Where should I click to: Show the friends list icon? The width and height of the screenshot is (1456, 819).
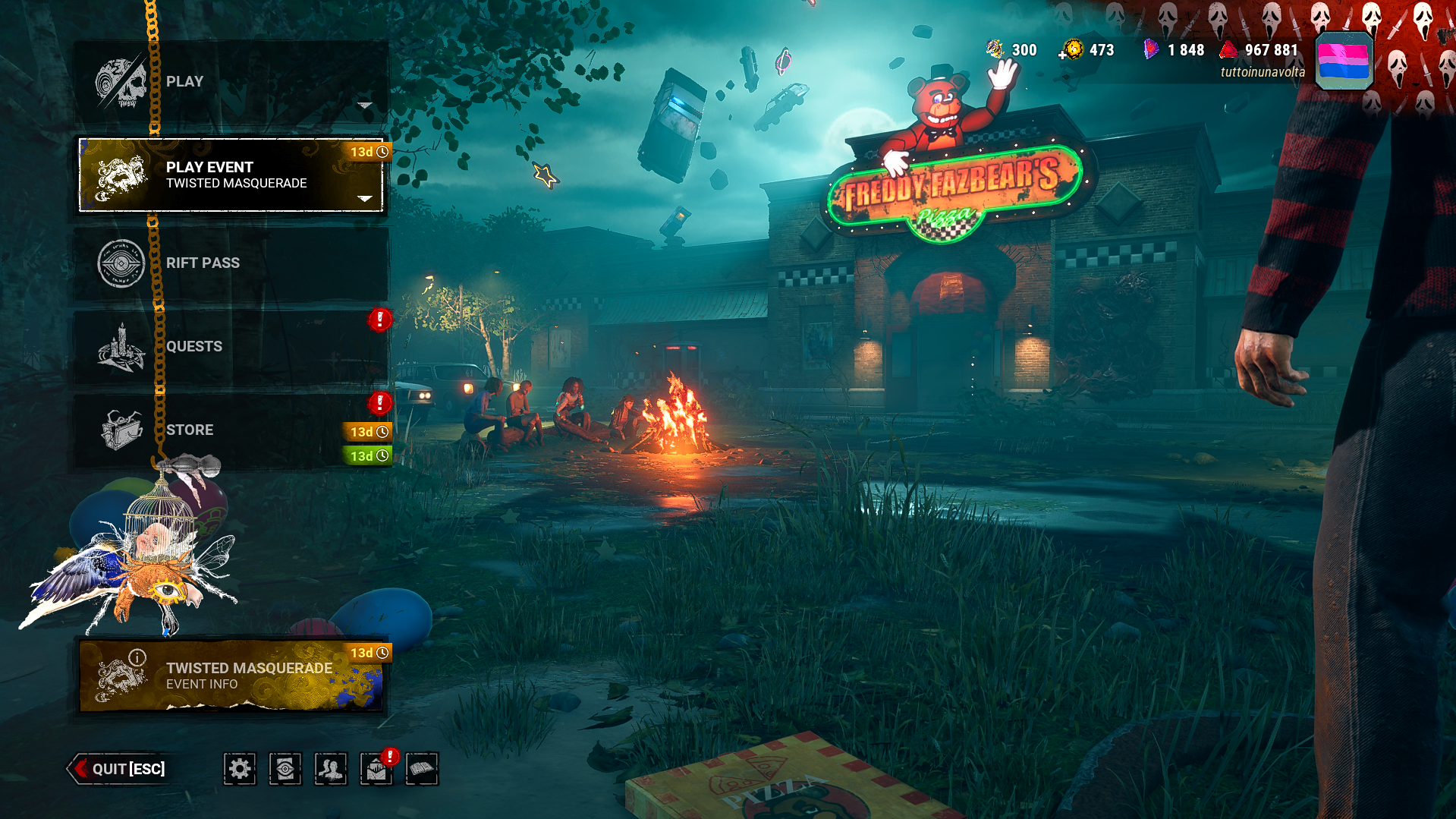pos(331,769)
